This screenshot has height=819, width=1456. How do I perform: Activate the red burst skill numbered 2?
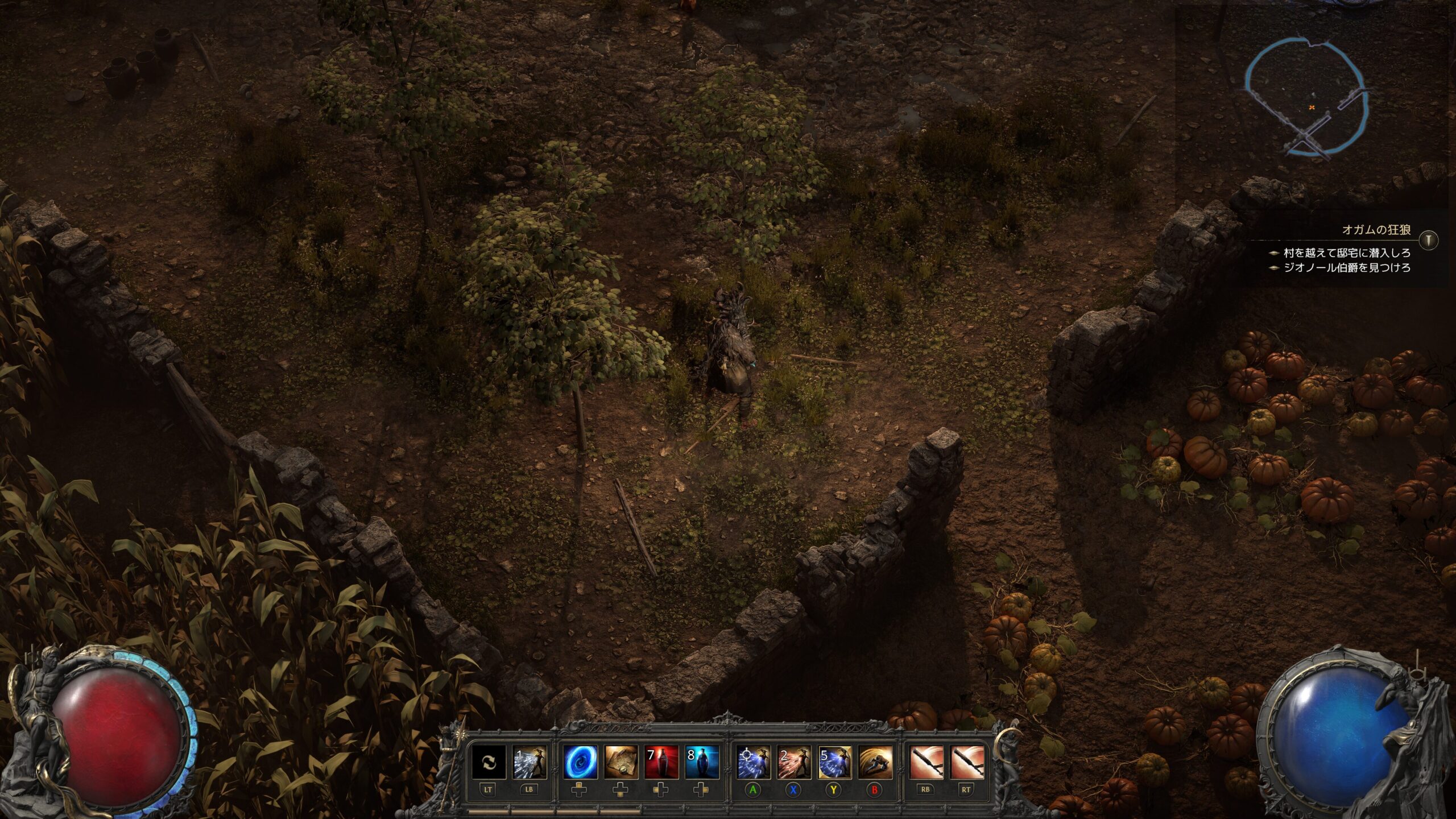[794, 763]
